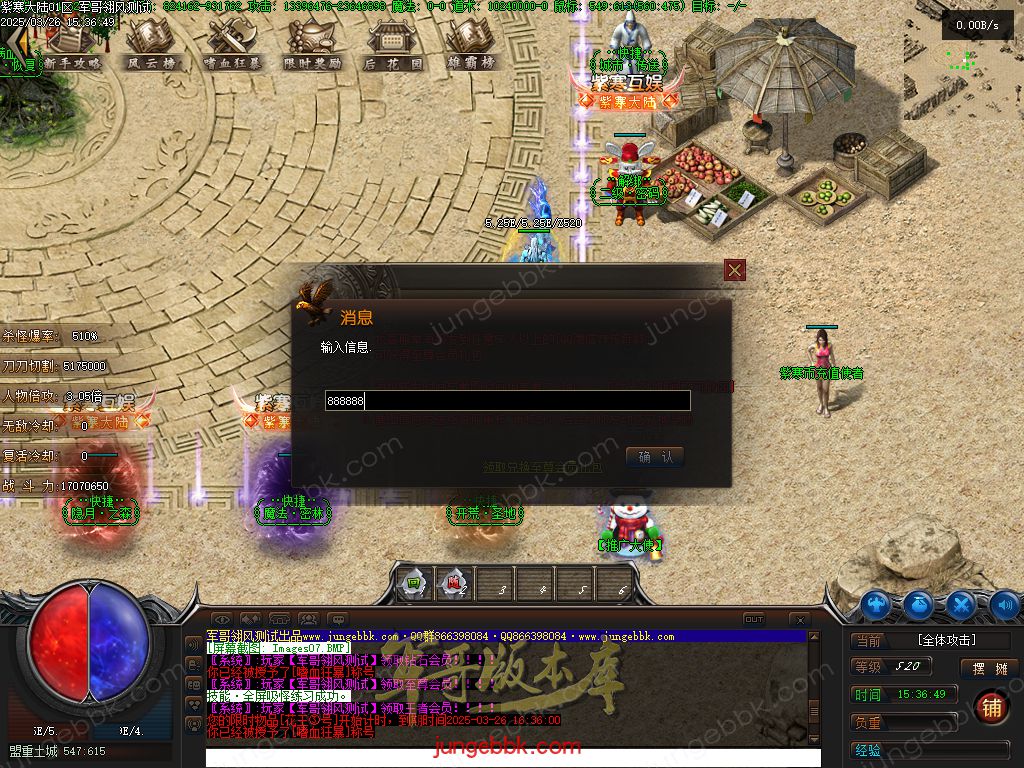Click the OUT button above the chat
This screenshot has width=1024, height=768.
(754, 620)
